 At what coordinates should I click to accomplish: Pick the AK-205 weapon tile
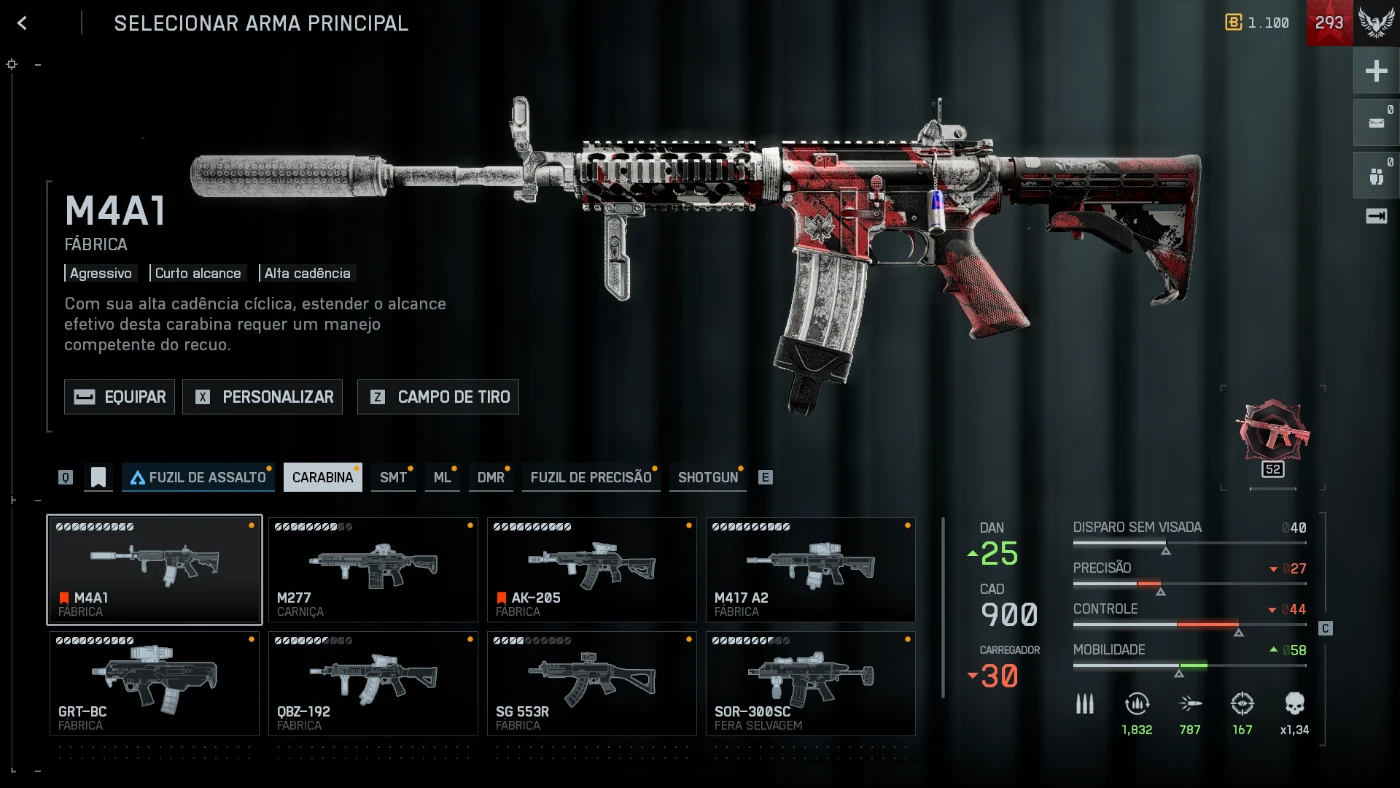coord(592,569)
